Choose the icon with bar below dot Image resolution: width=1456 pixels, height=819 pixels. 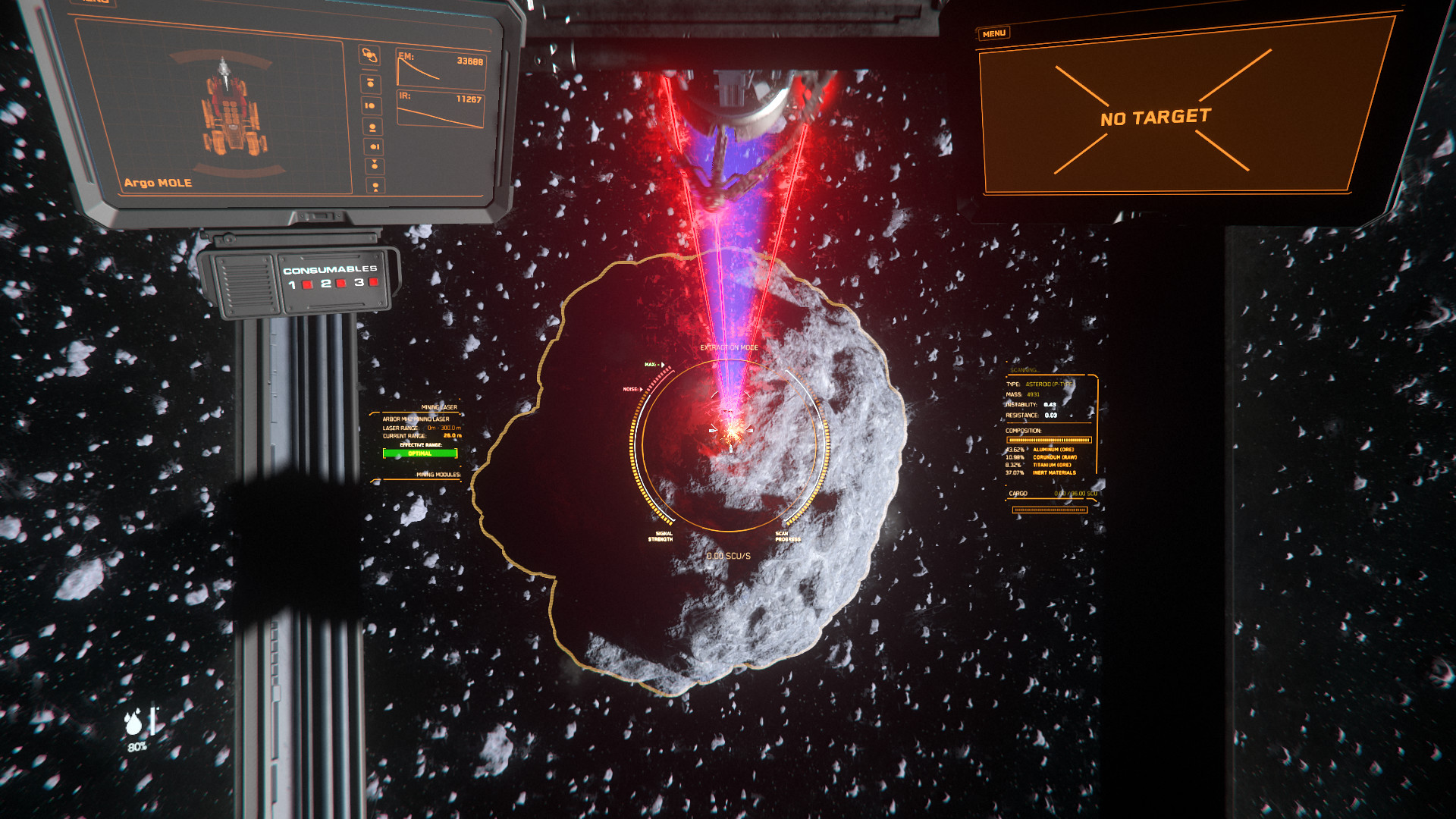coord(372,127)
